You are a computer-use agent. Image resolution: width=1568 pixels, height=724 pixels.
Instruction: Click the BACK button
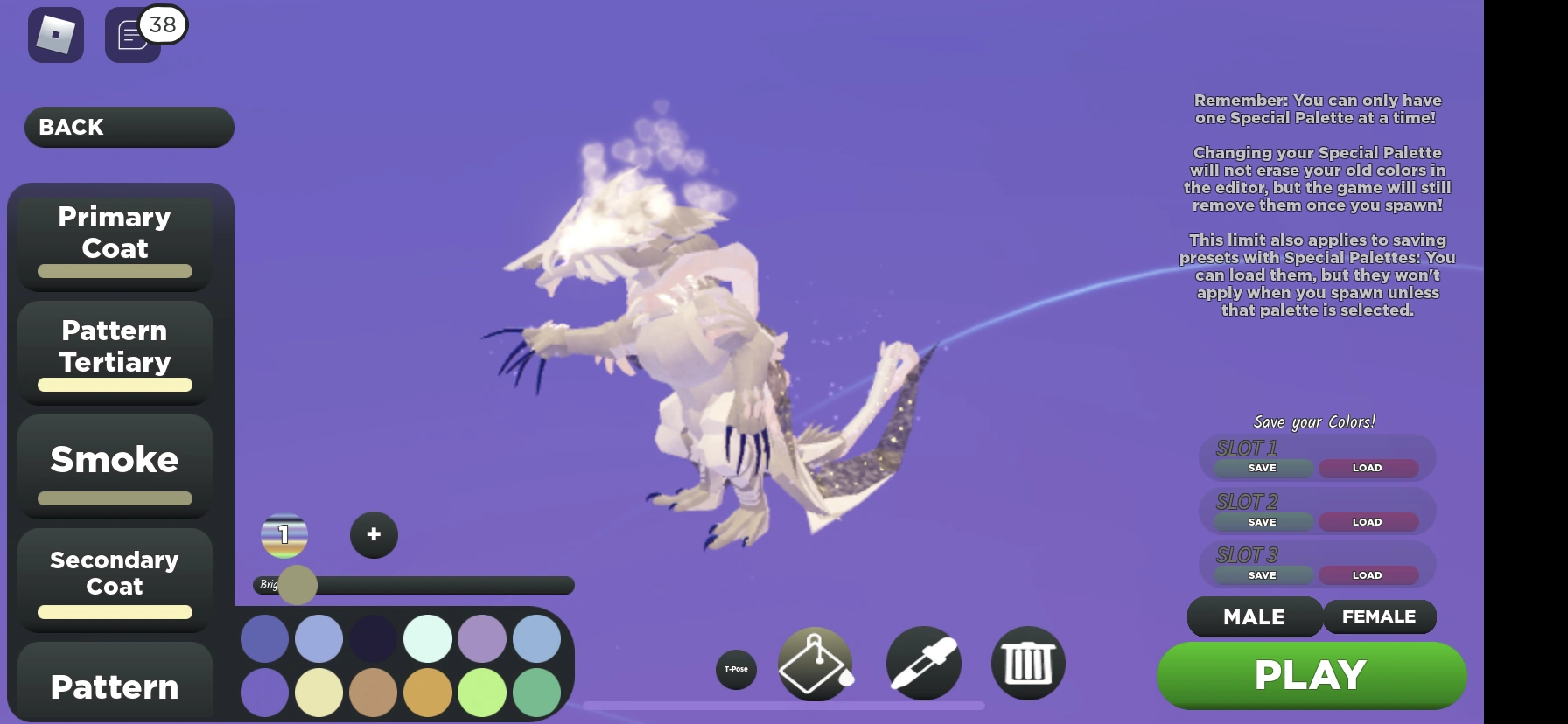point(128,127)
